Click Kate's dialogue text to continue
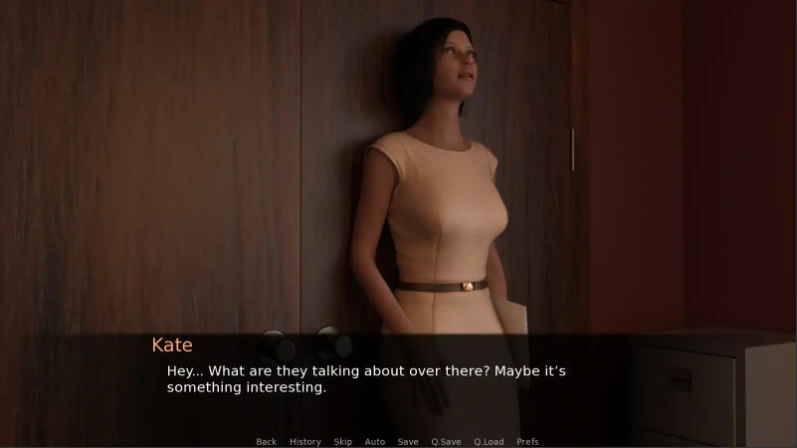The image size is (797, 448). [366, 379]
